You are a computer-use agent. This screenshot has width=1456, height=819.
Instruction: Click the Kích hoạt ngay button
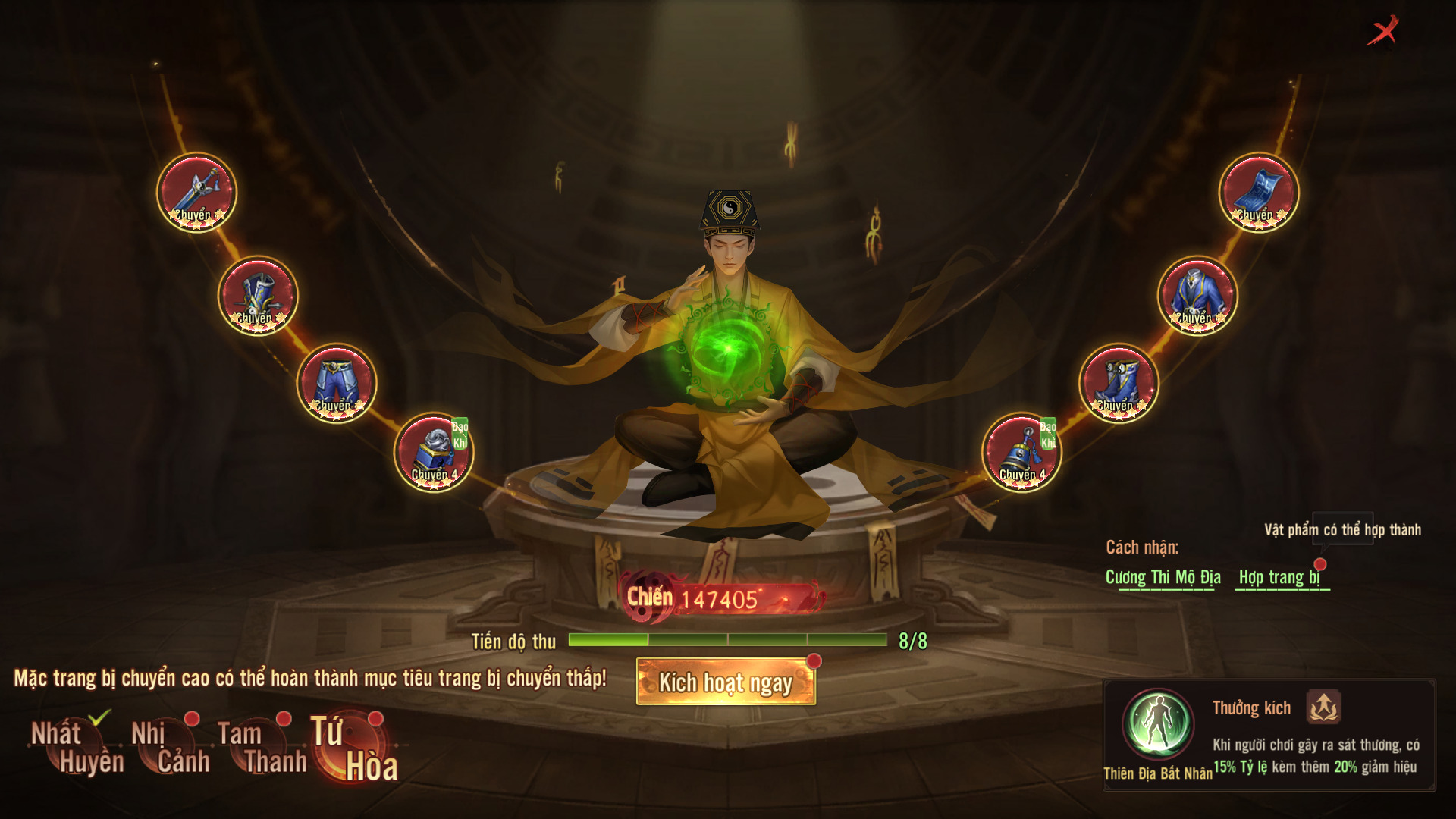point(726,682)
